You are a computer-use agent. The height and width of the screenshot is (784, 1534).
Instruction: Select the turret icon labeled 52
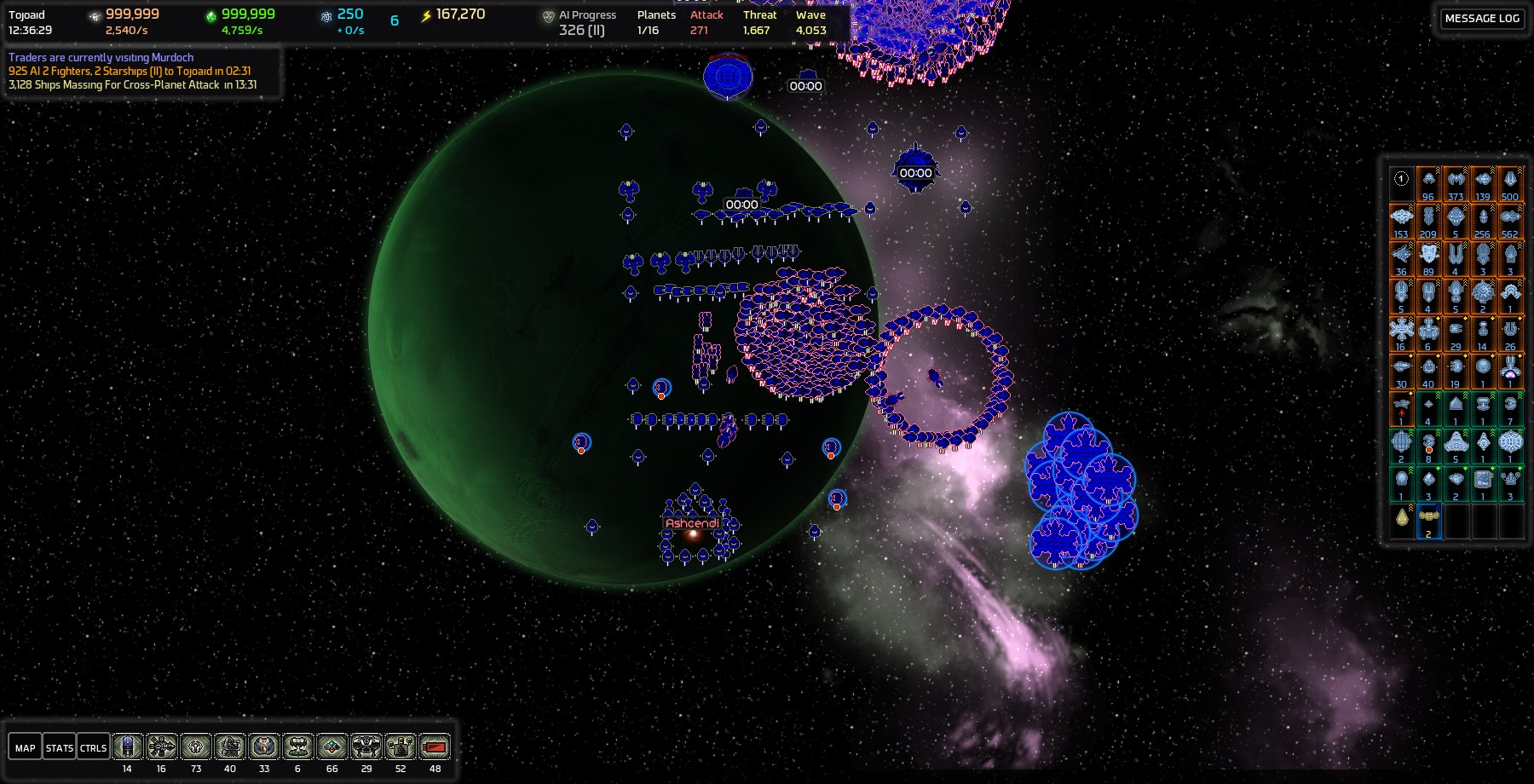[x=401, y=747]
